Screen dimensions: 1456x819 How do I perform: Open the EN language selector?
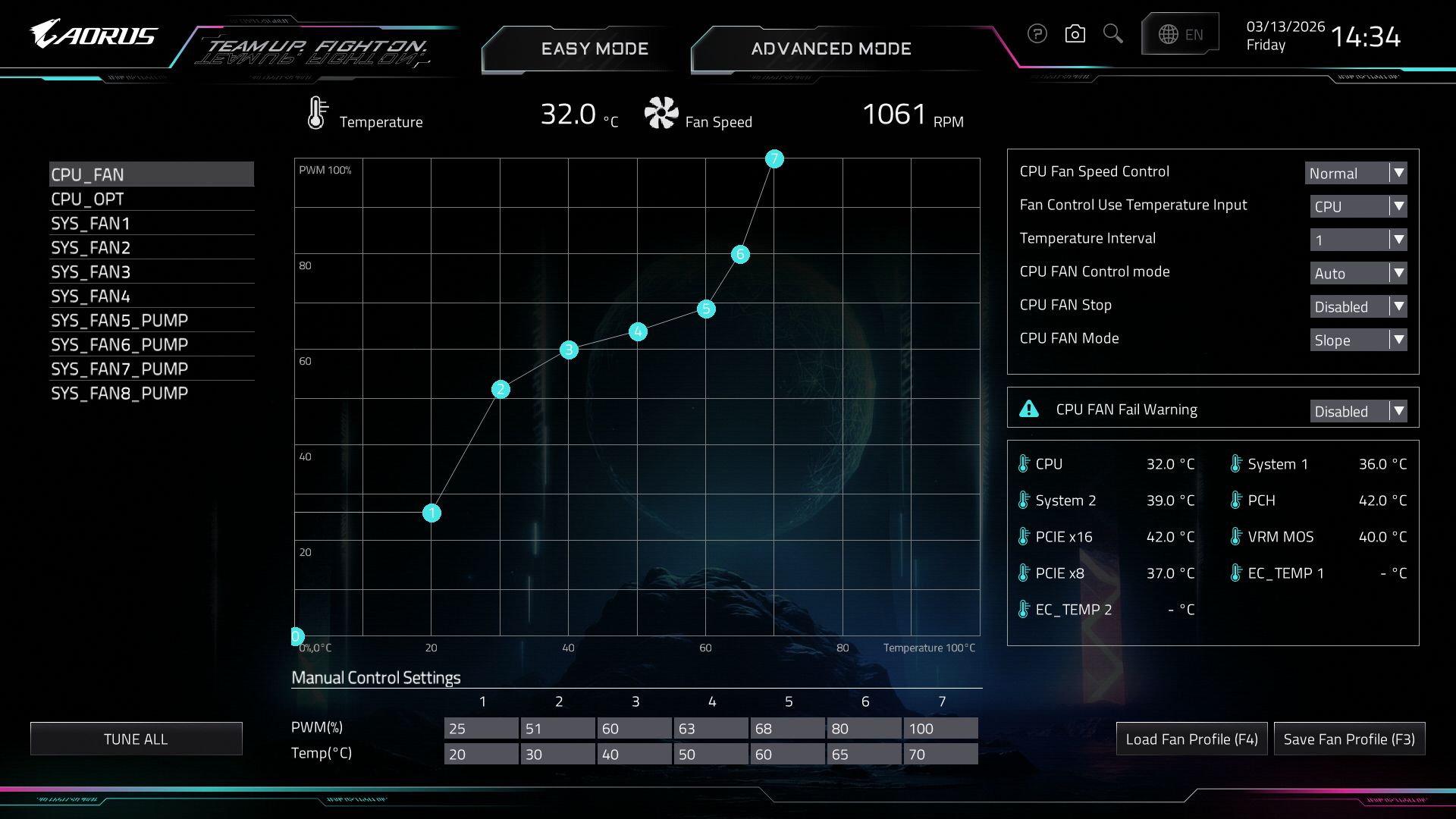[1180, 34]
